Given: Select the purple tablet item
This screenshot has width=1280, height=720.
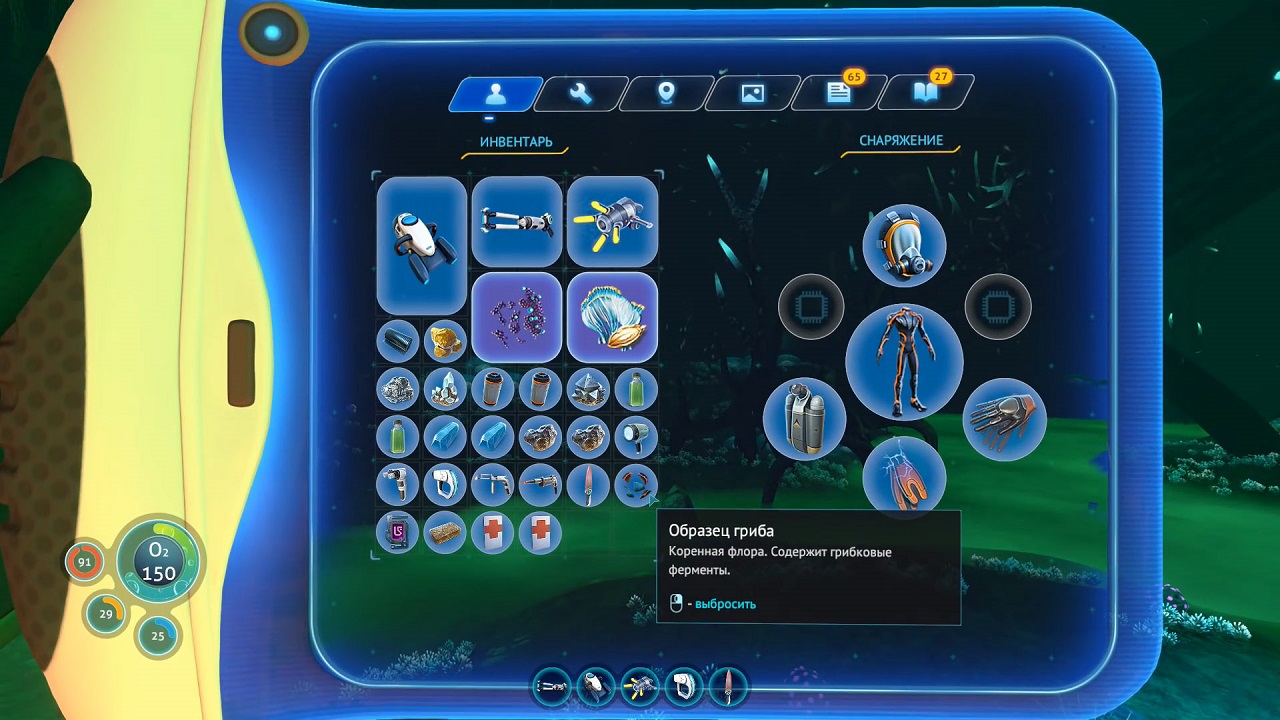Looking at the screenshot, I should click(x=397, y=533).
